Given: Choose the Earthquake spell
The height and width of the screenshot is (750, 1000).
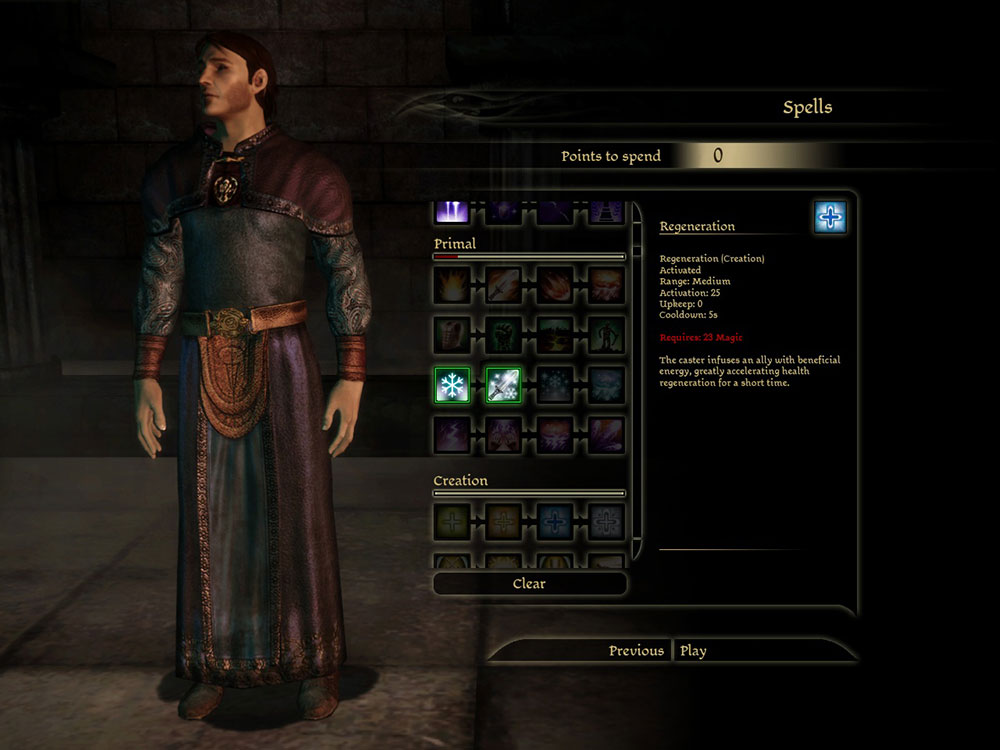Looking at the screenshot, I should pyautogui.click(x=555, y=335).
